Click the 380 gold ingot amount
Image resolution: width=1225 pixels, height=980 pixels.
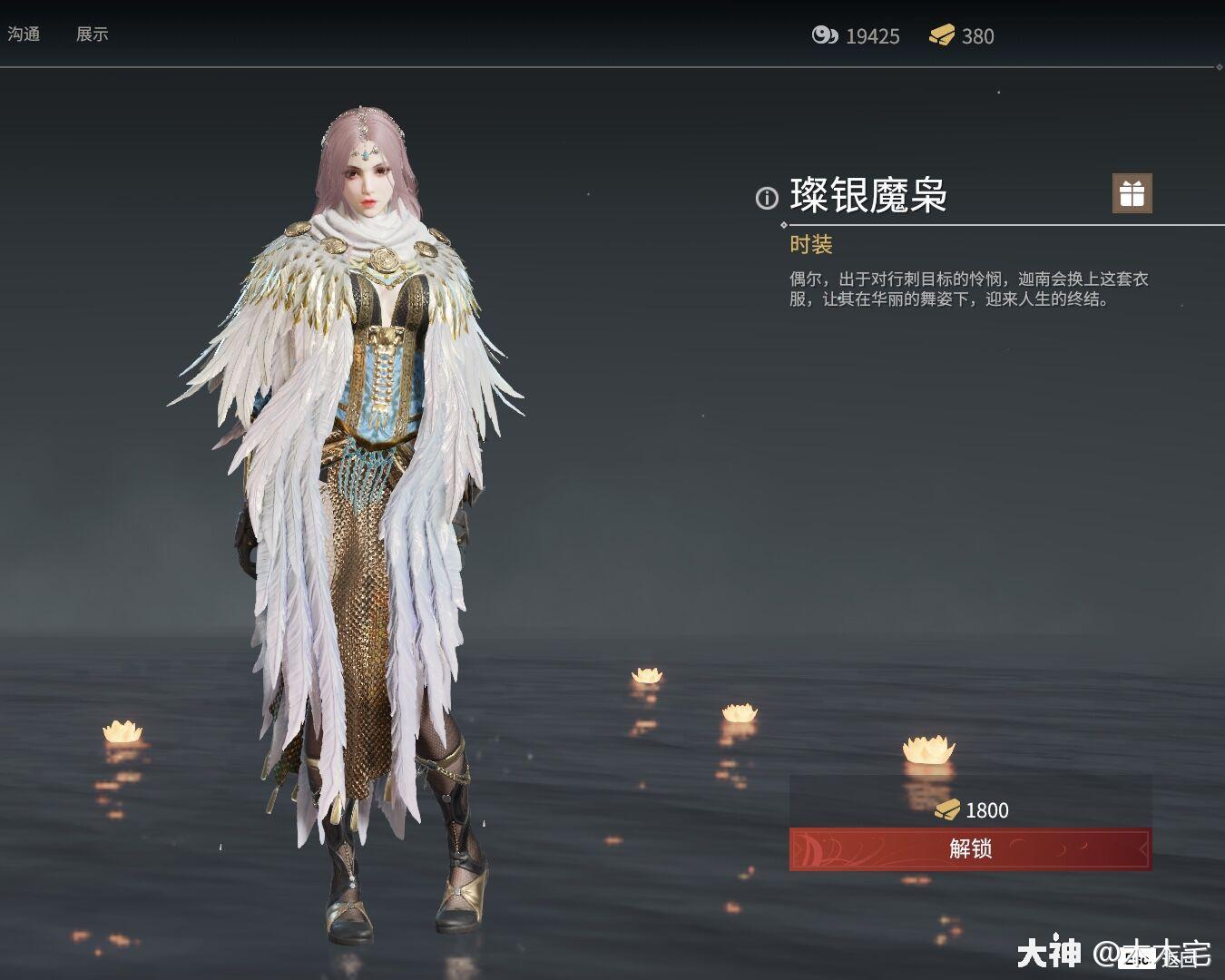[977, 36]
